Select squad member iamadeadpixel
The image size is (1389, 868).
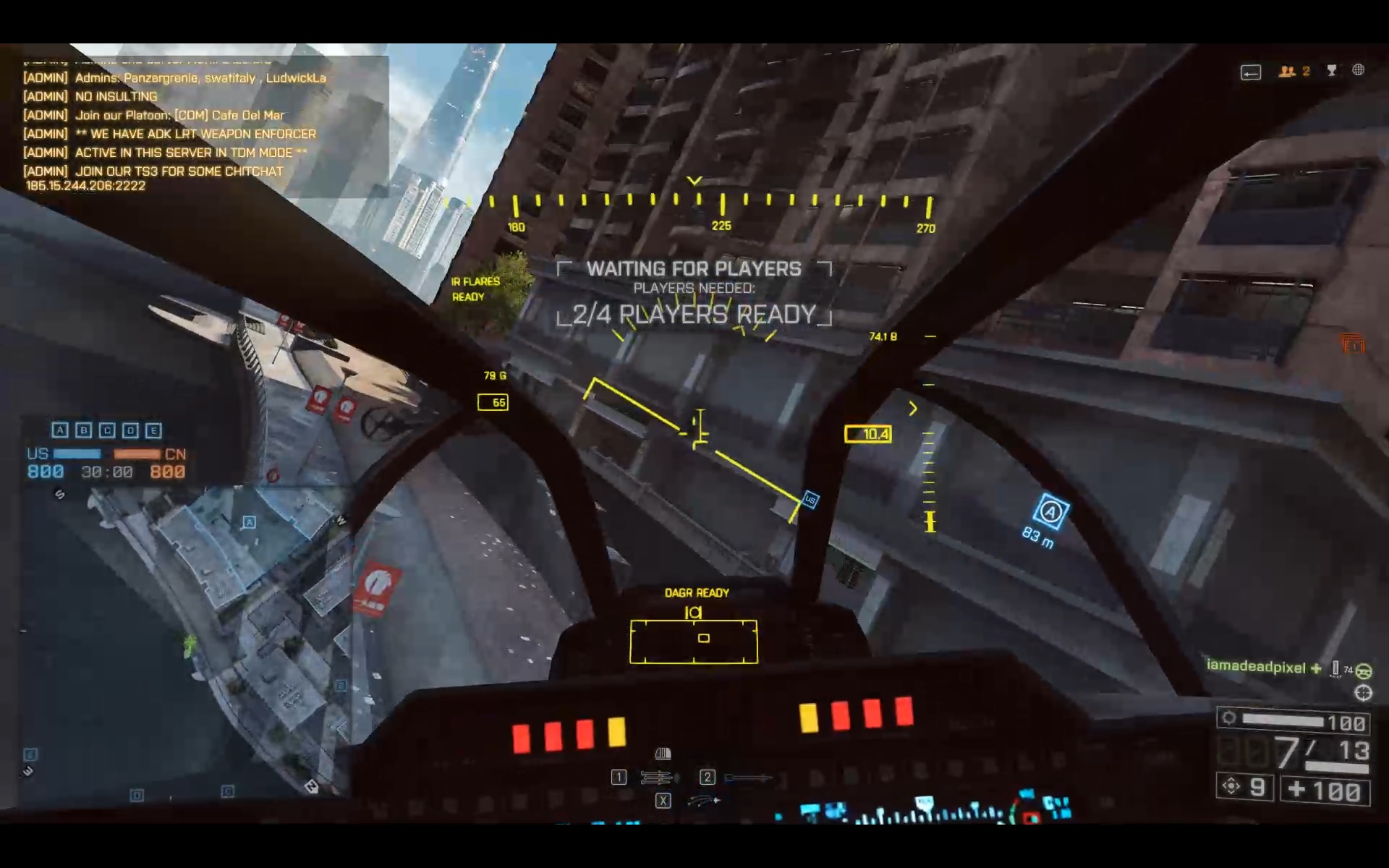coord(1256,667)
